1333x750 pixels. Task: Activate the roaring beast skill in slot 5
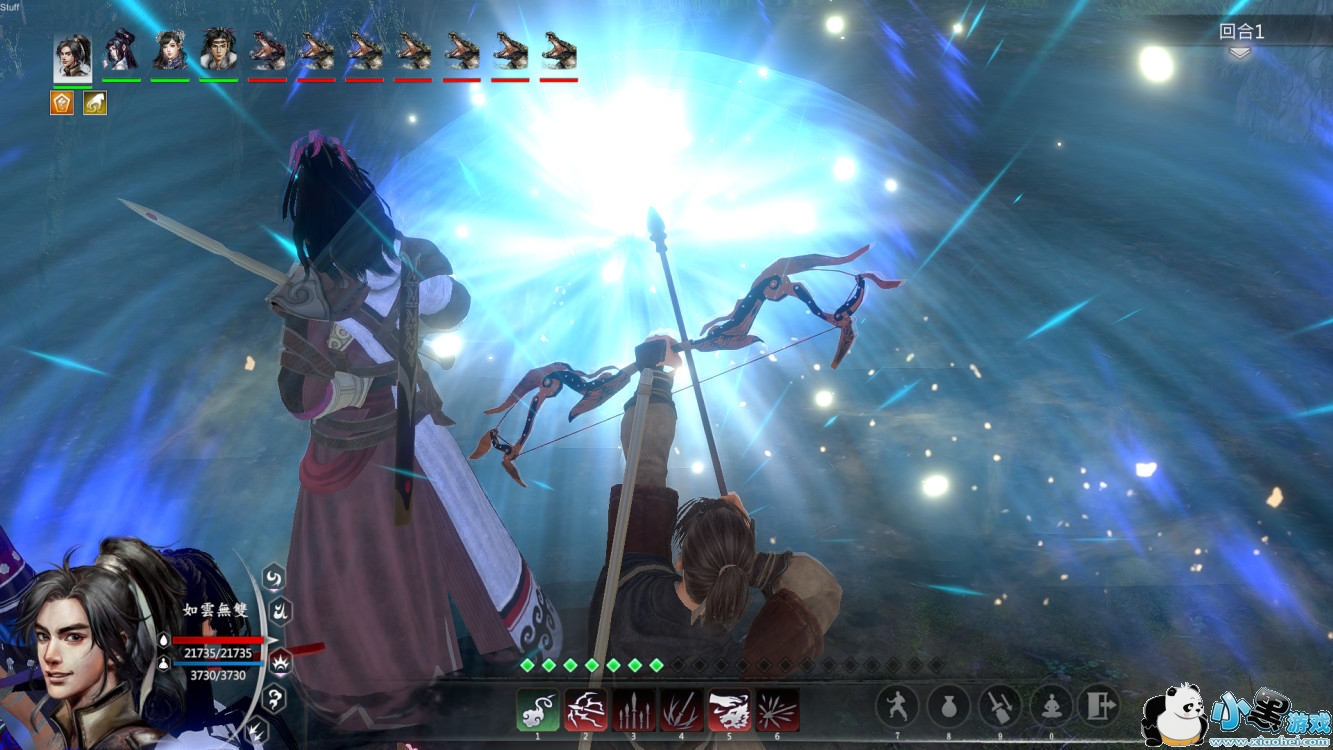(730, 710)
